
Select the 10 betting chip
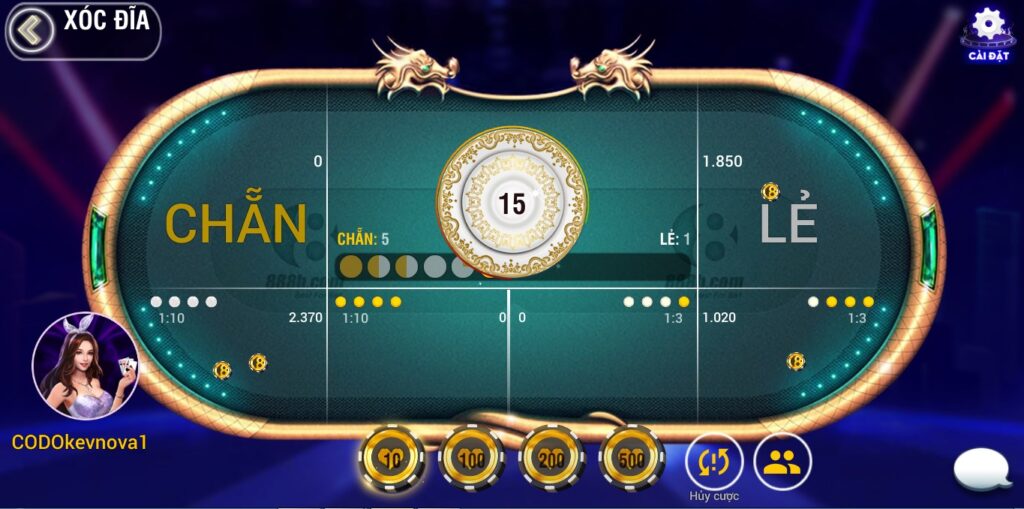click(x=391, y=459)
